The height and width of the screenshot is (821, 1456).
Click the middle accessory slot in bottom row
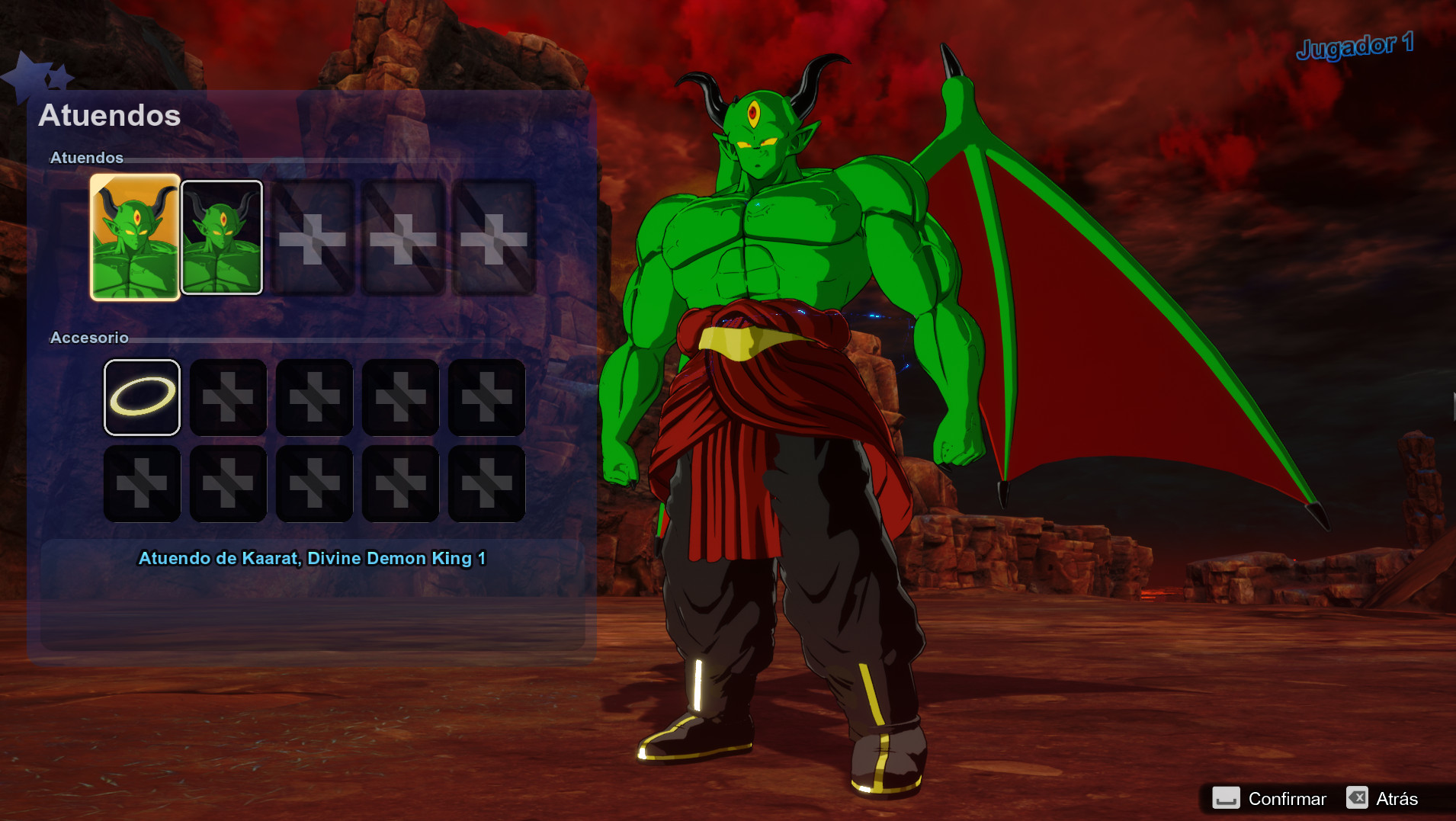[x=314, y=483]
